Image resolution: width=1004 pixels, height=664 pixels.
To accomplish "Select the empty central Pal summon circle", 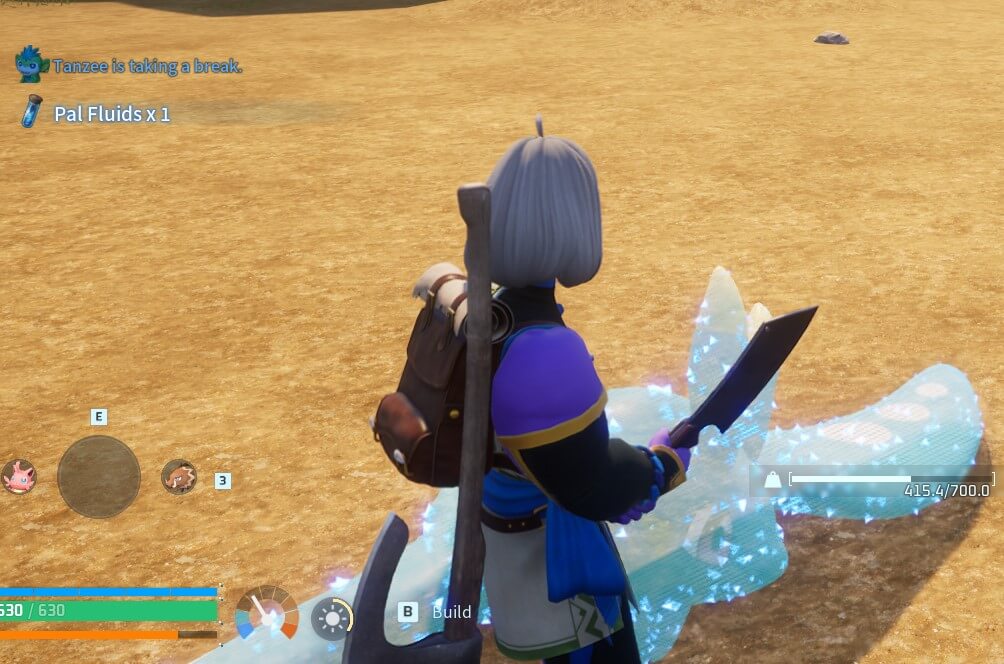I will (x=98, y=476).
